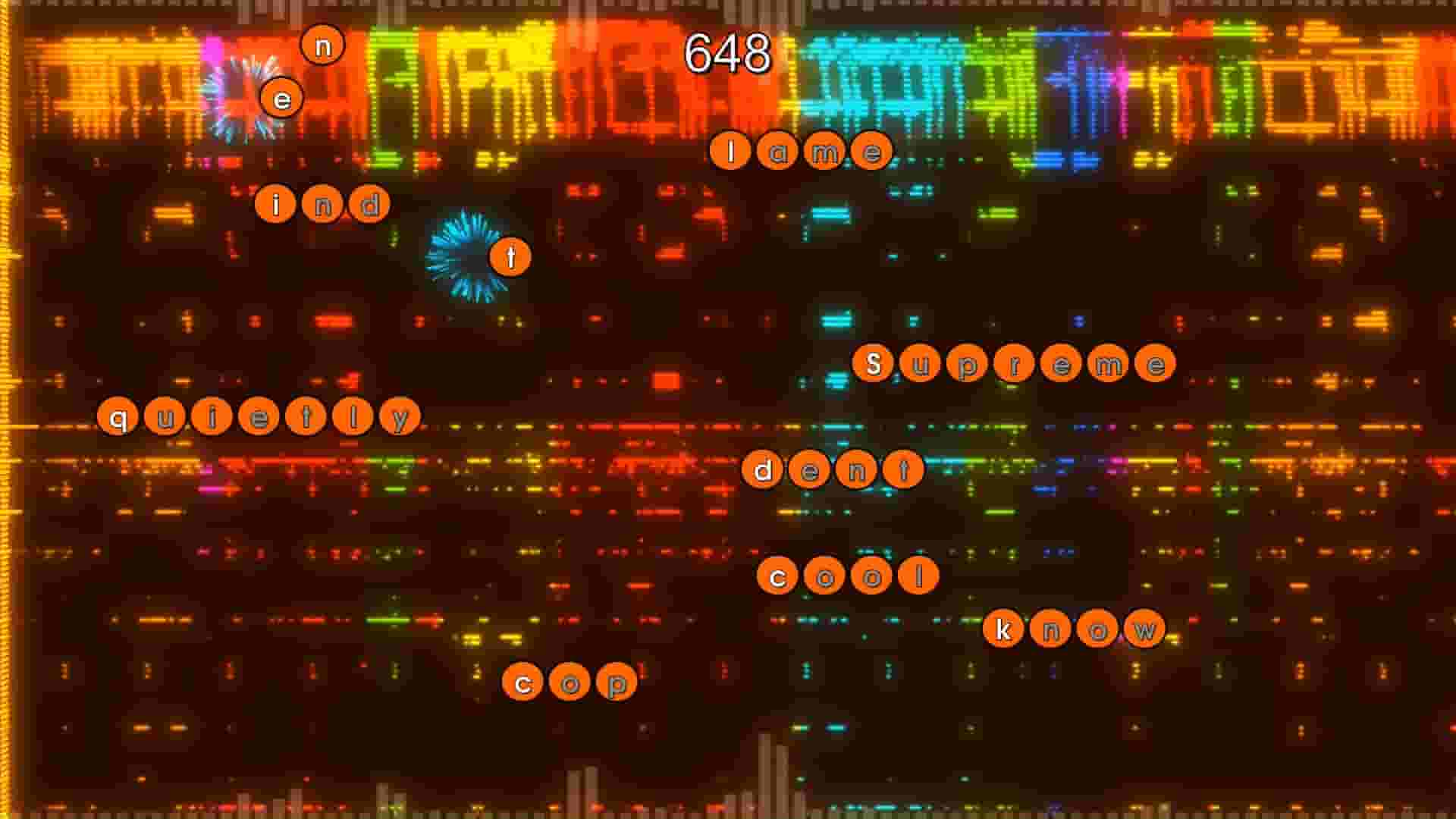Click the floating letter 'n' bubble
The image size is (1456, 819).
325,44
